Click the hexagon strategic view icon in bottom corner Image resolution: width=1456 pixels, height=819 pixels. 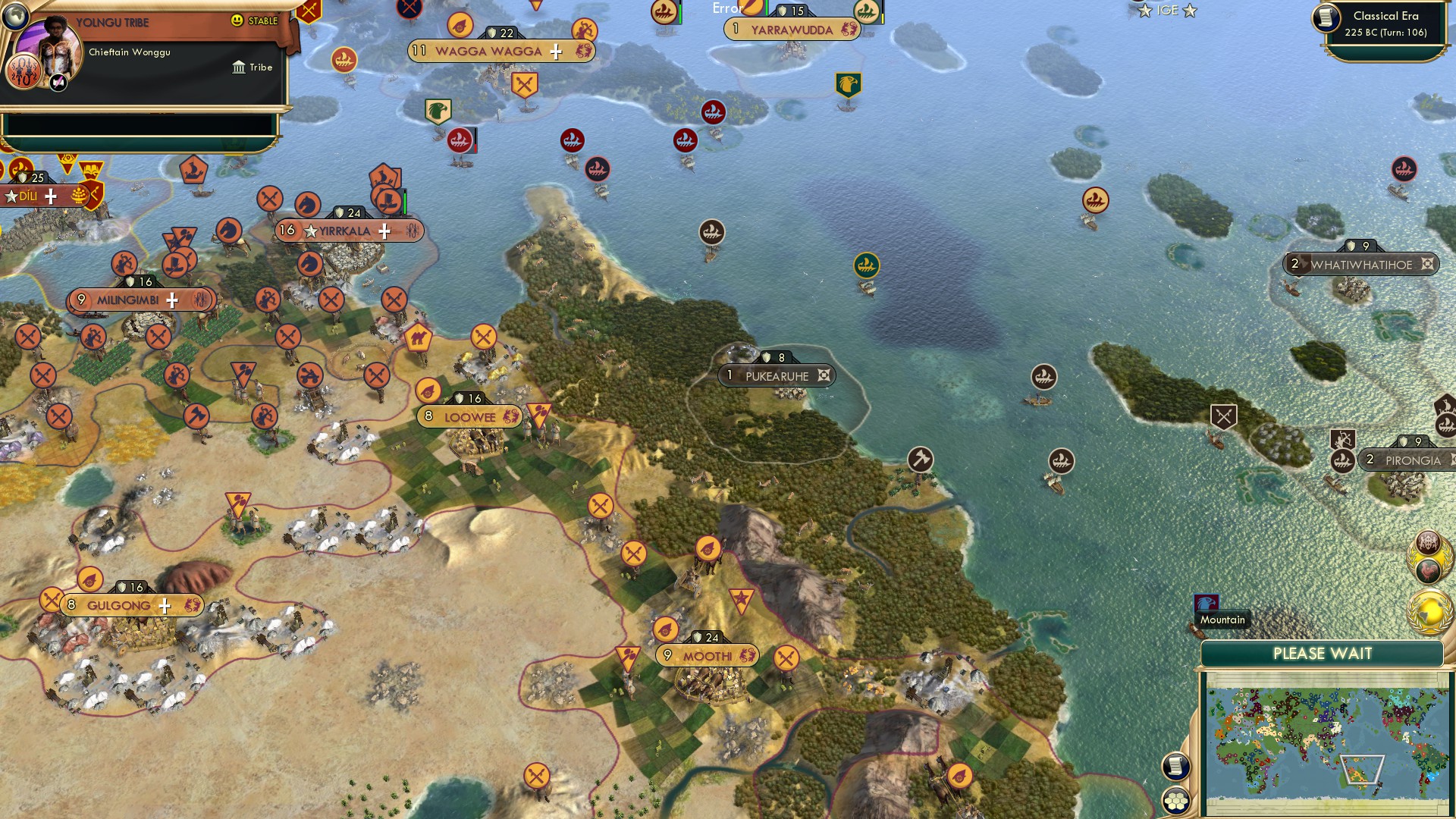(x=1175, y=800)
